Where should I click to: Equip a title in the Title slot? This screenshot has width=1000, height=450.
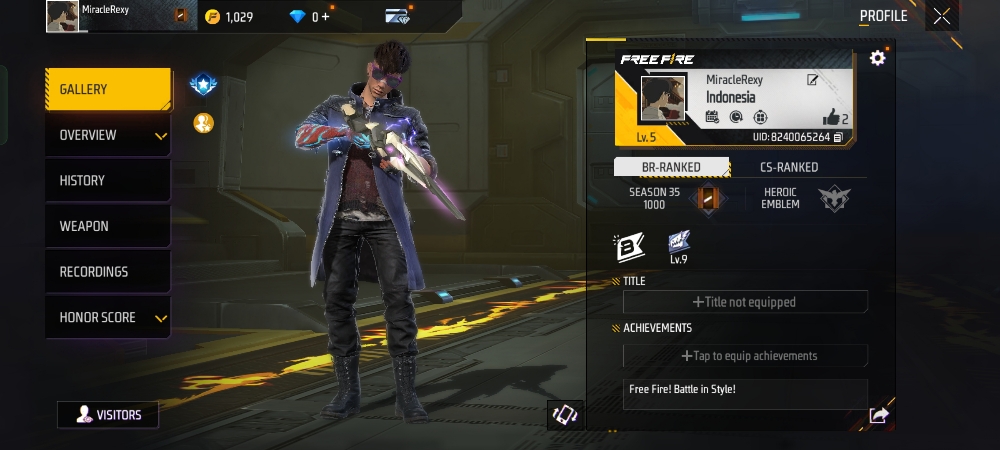(x=745, y=302)
